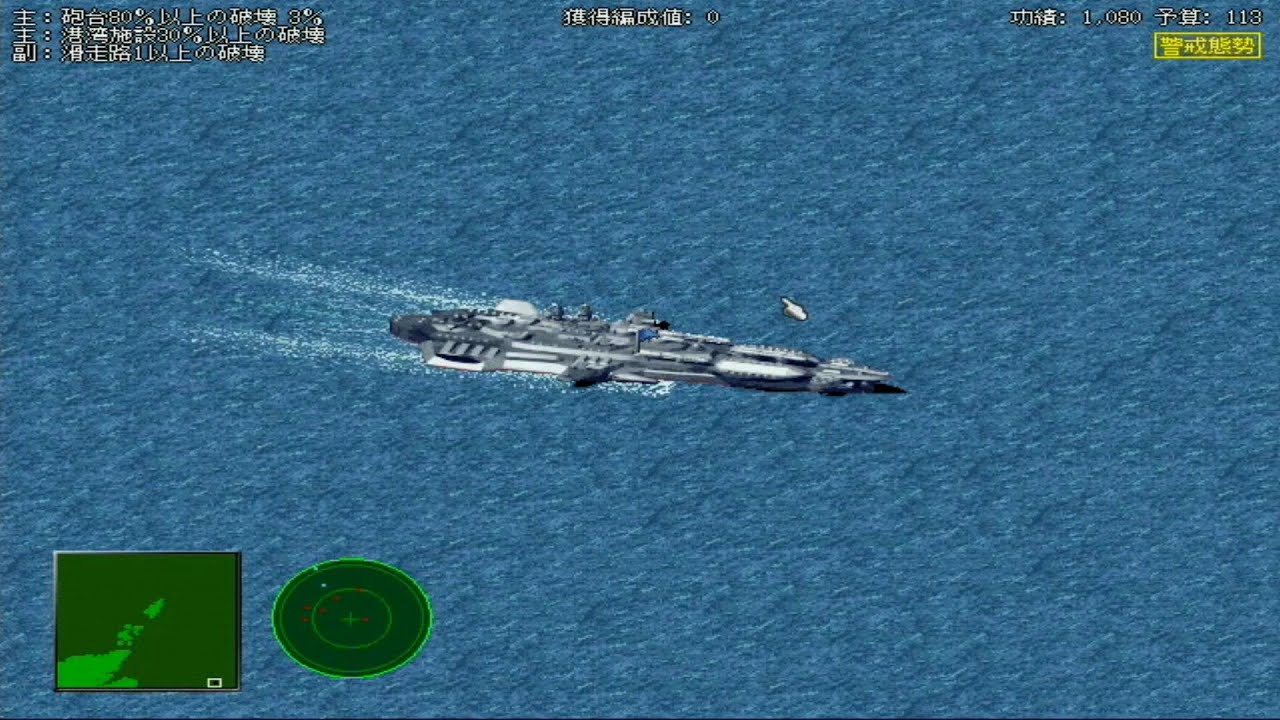This screenshot has height=720, width=1280.
Task: Click the green crosshair at the radar center
Action: click(350, 619)
